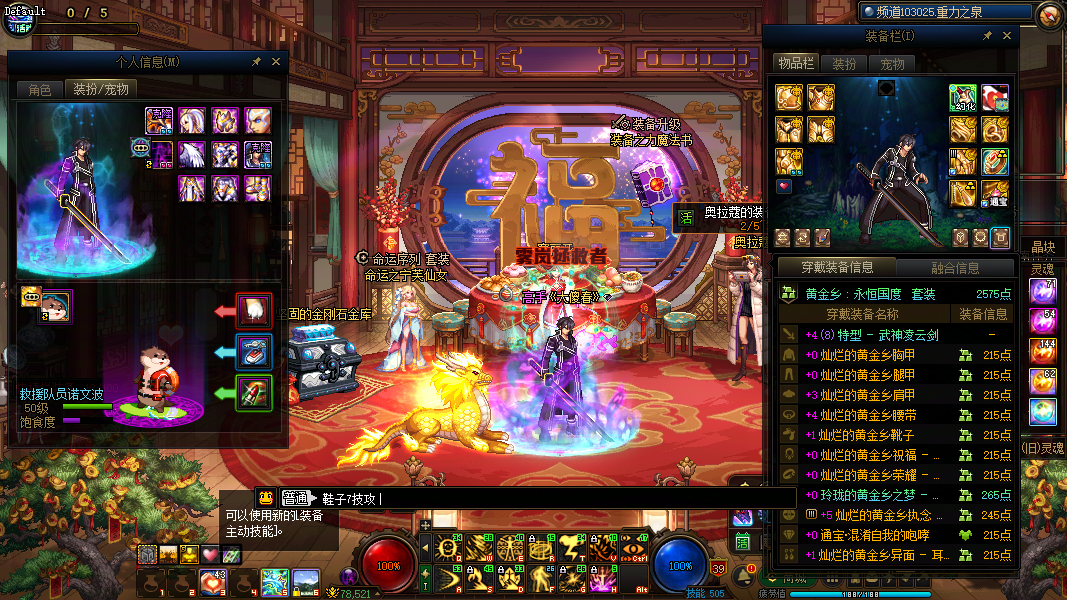This screenshot has width=1067, height=600.
Task: Click the chat emoji face button
Action: click(x=266, y=498)
